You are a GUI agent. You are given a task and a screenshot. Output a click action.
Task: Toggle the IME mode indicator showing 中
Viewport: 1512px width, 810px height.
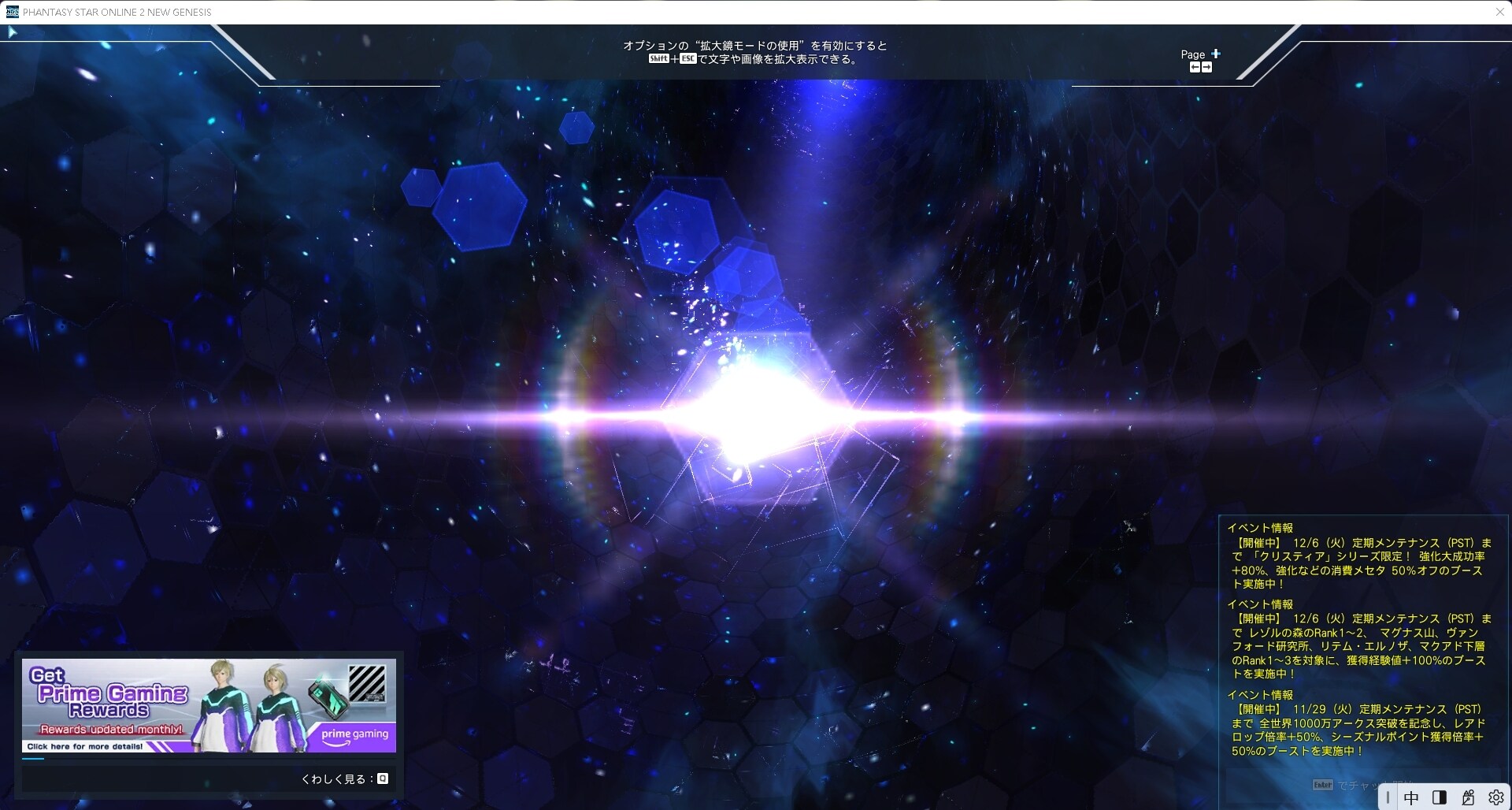click(x=1411, y=797)
